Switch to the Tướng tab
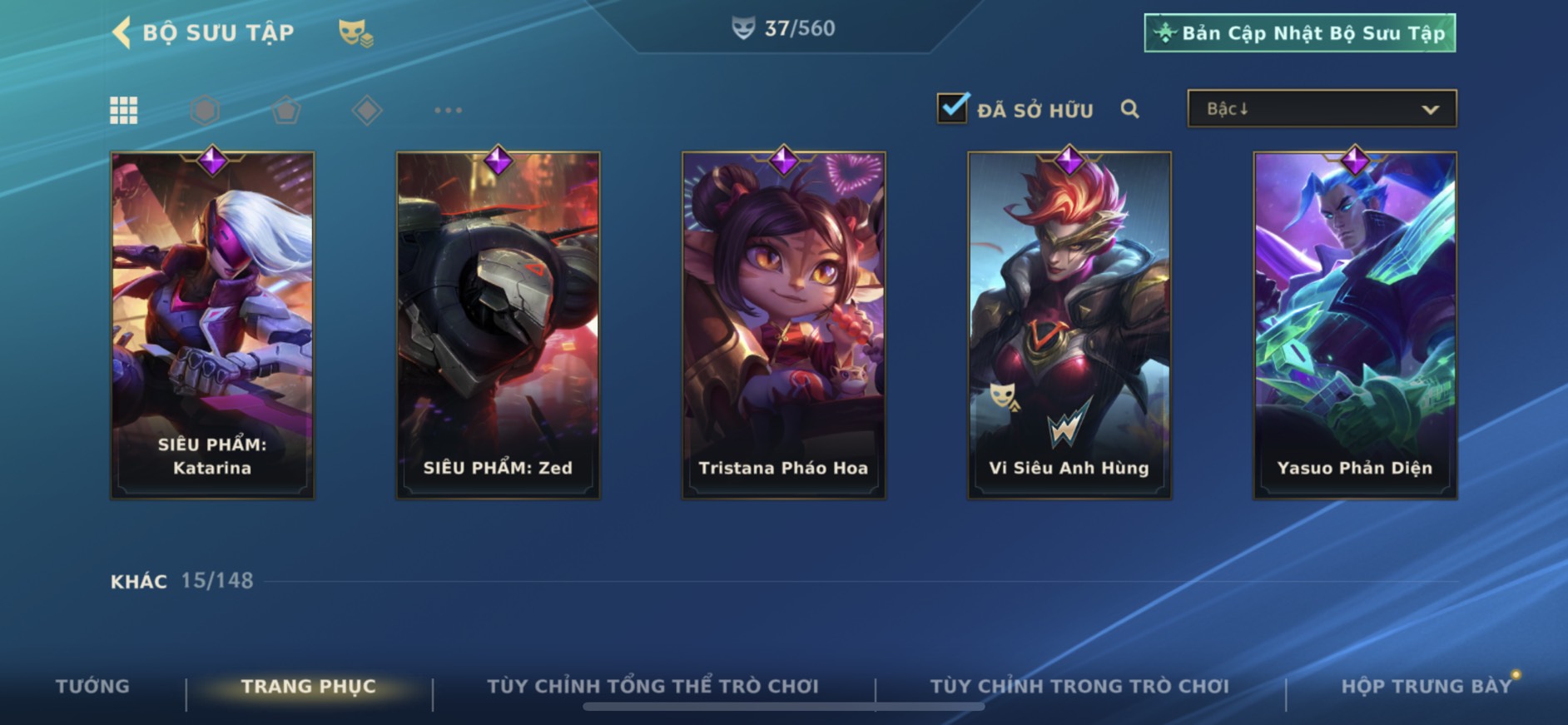 click(x=92, y=687)
